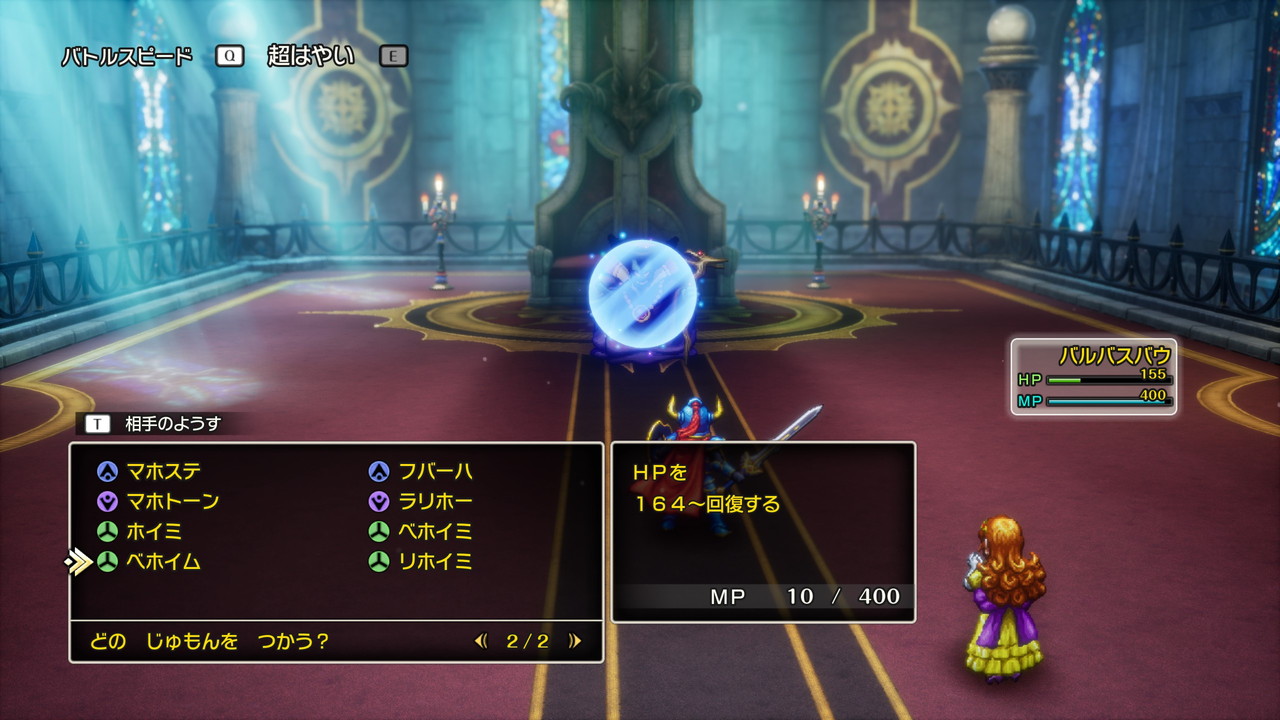Choose the リホイミ regen spell
Image resolution: width=1280 pixels, height=720 pixels.
(x=435, y=562)
